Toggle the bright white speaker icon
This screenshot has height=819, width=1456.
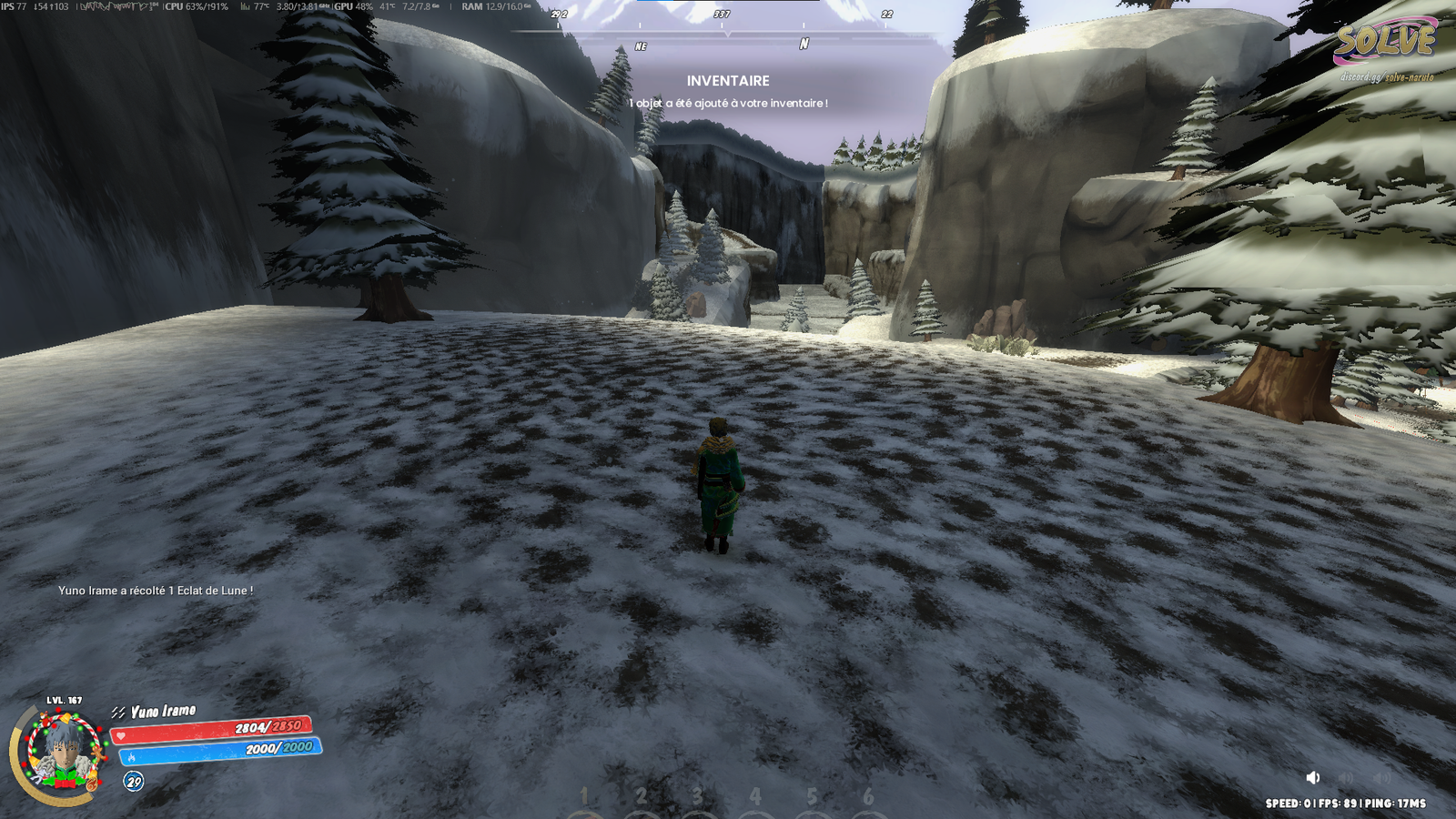tap(1312, 777)
